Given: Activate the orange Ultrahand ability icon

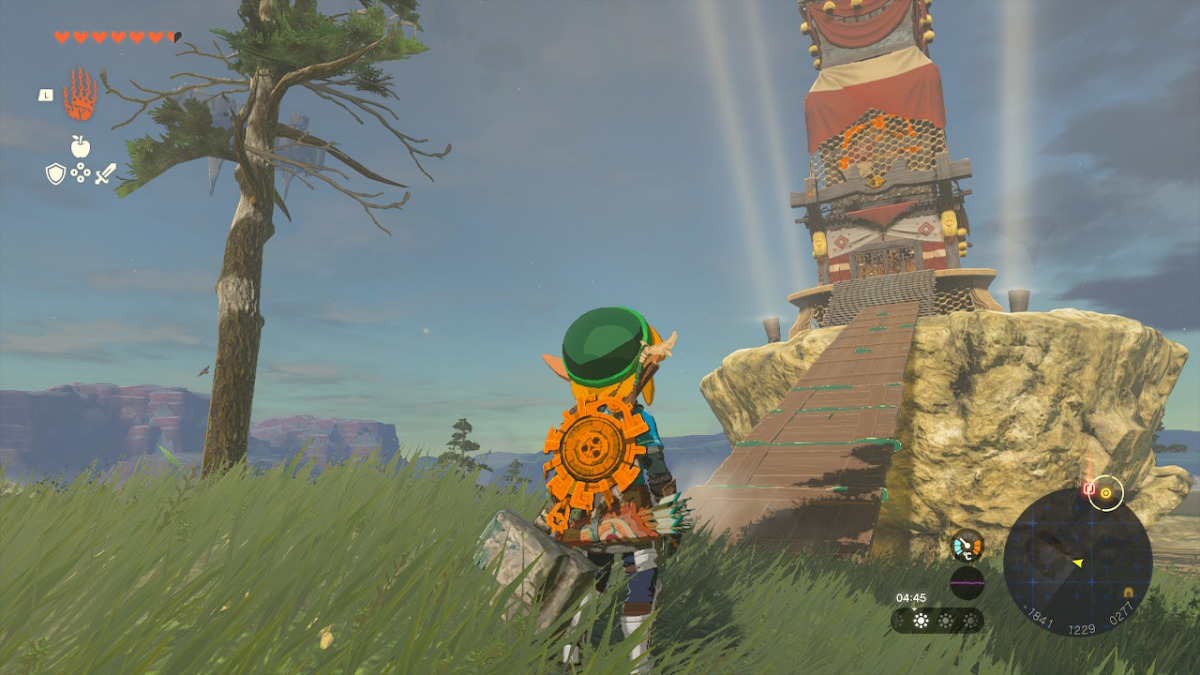Looking at the screenshot, I should 80,95.
